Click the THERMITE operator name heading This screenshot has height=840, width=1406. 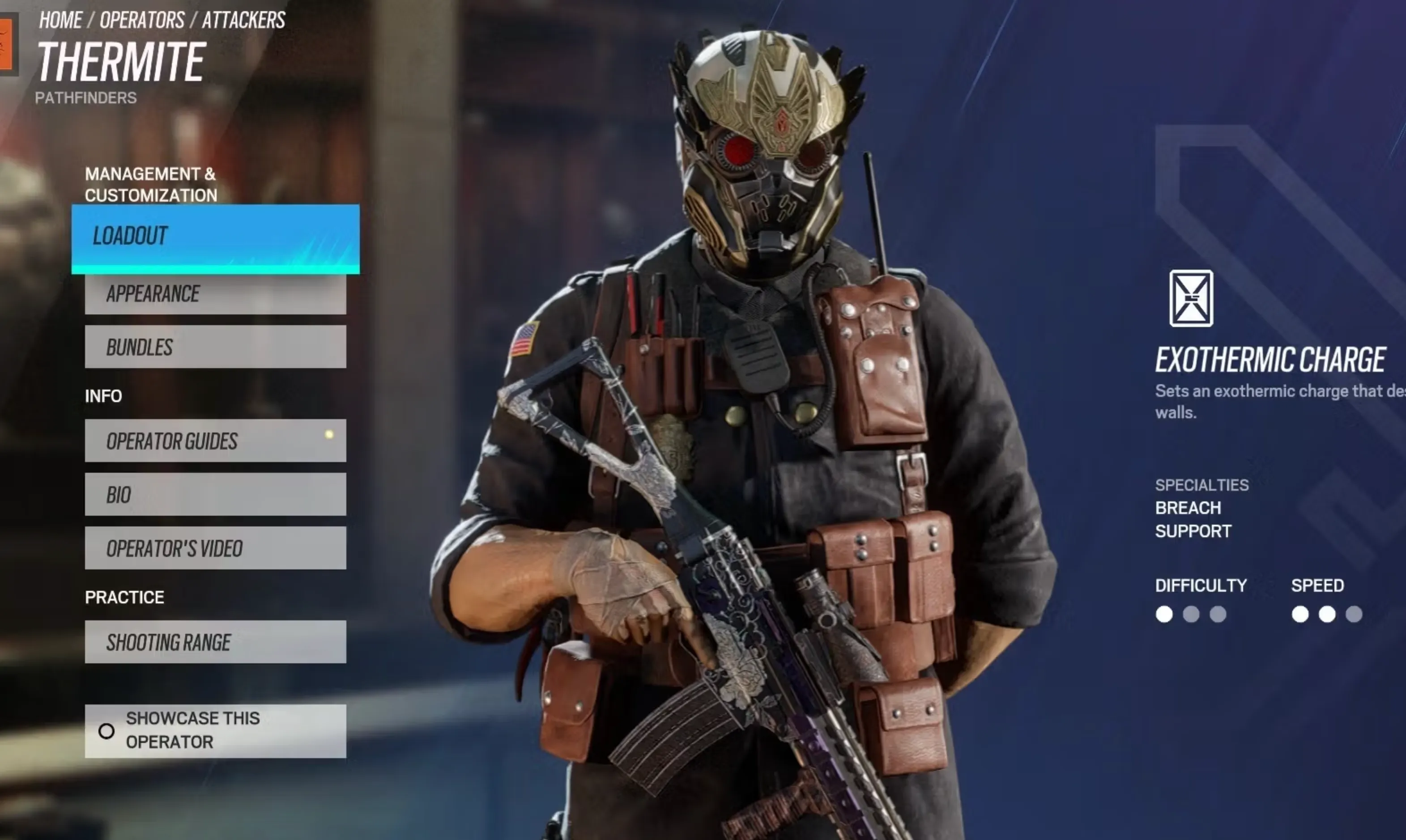tap(122, 62)
